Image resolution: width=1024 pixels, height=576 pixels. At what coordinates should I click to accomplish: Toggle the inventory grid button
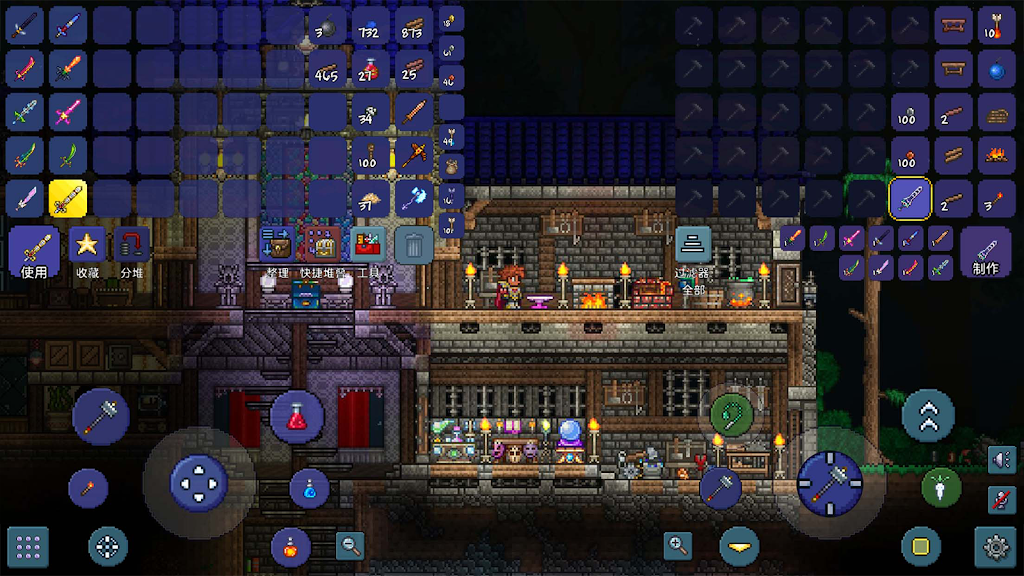click(28, 546)
